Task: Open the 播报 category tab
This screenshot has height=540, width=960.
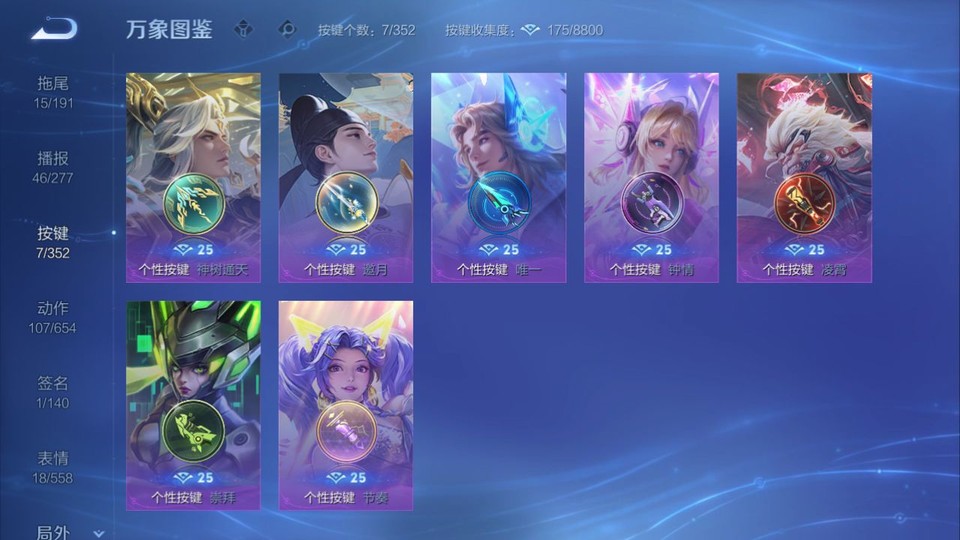Action: pyautogui.click(x=54, y=167)
